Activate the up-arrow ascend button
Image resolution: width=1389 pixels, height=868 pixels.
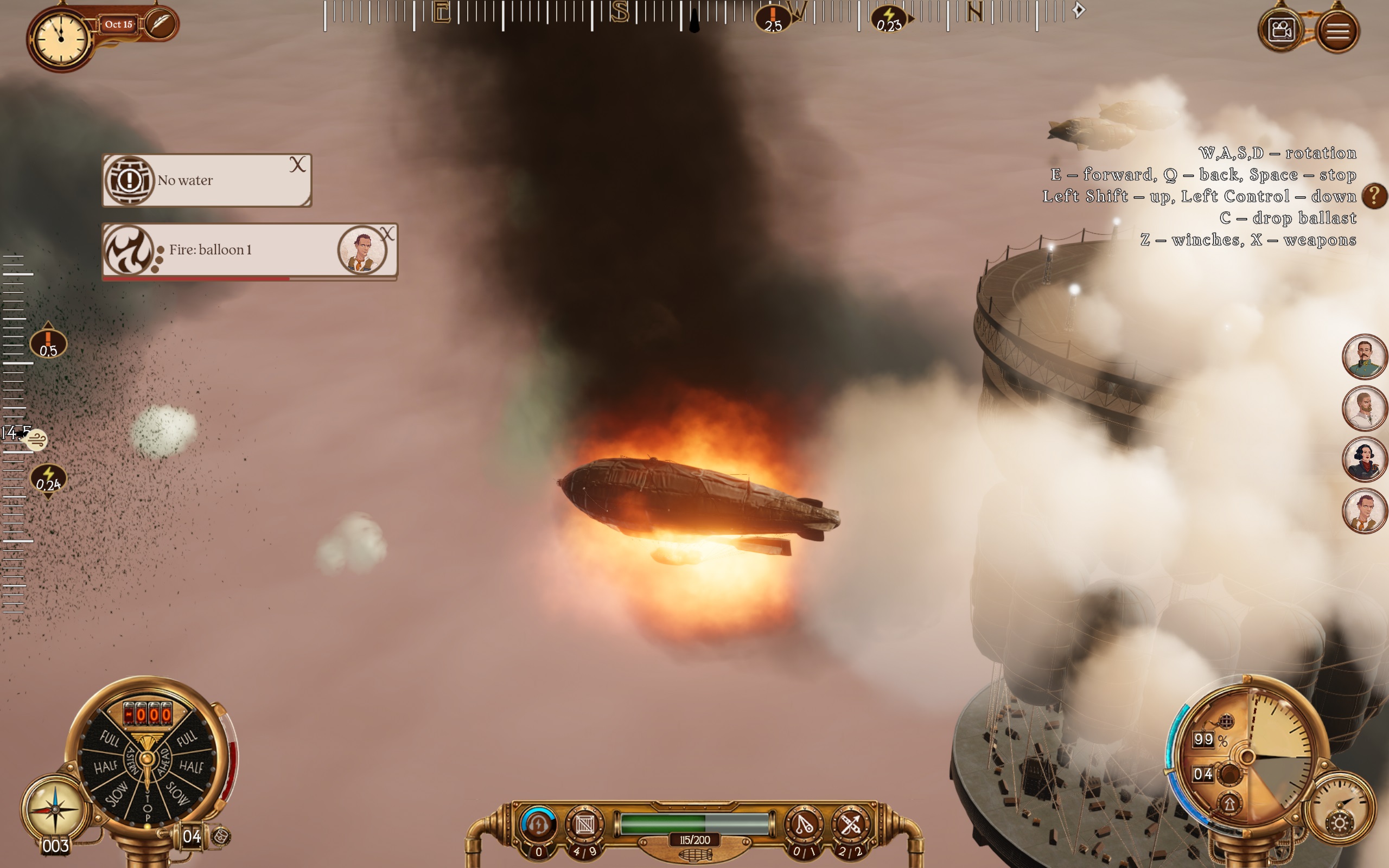pyautogui.click(x=1229, y=803)
